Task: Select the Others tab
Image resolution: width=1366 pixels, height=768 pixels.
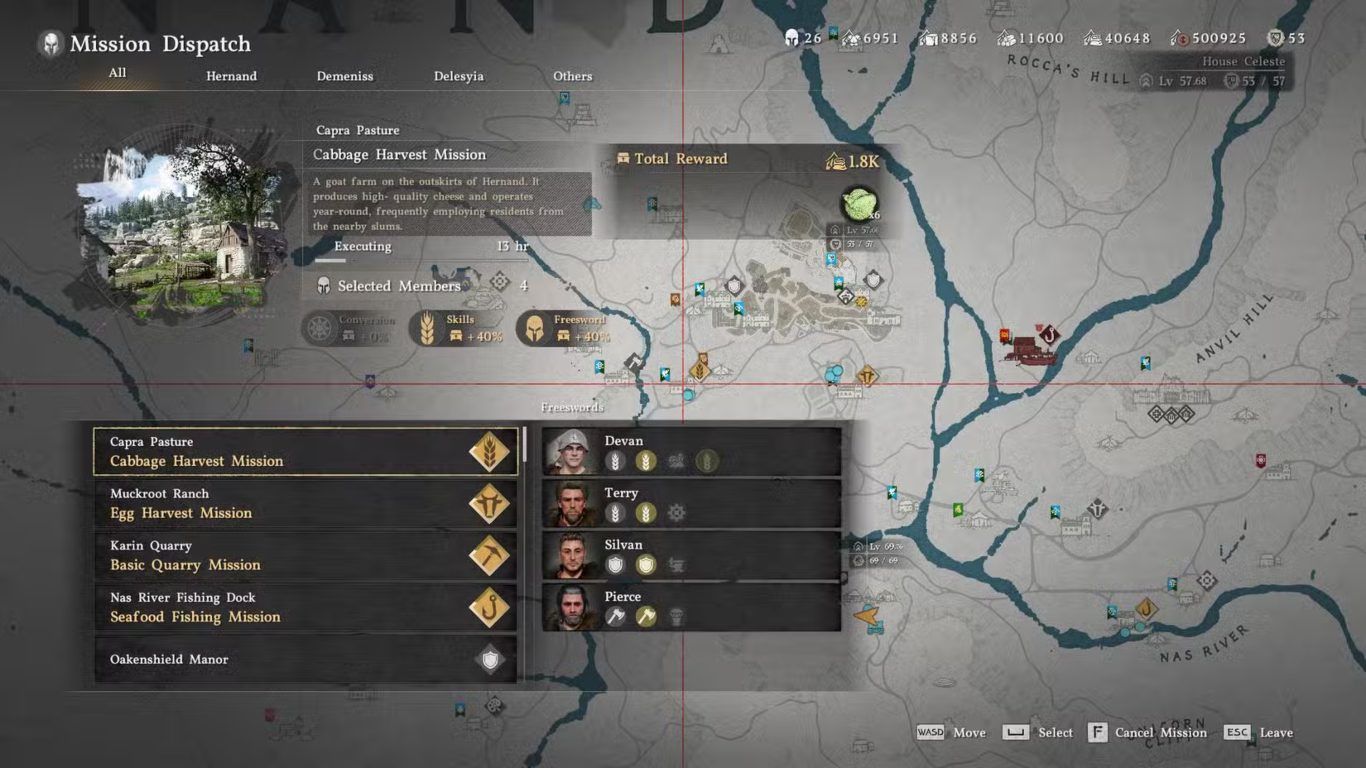Action: (572, 76)
